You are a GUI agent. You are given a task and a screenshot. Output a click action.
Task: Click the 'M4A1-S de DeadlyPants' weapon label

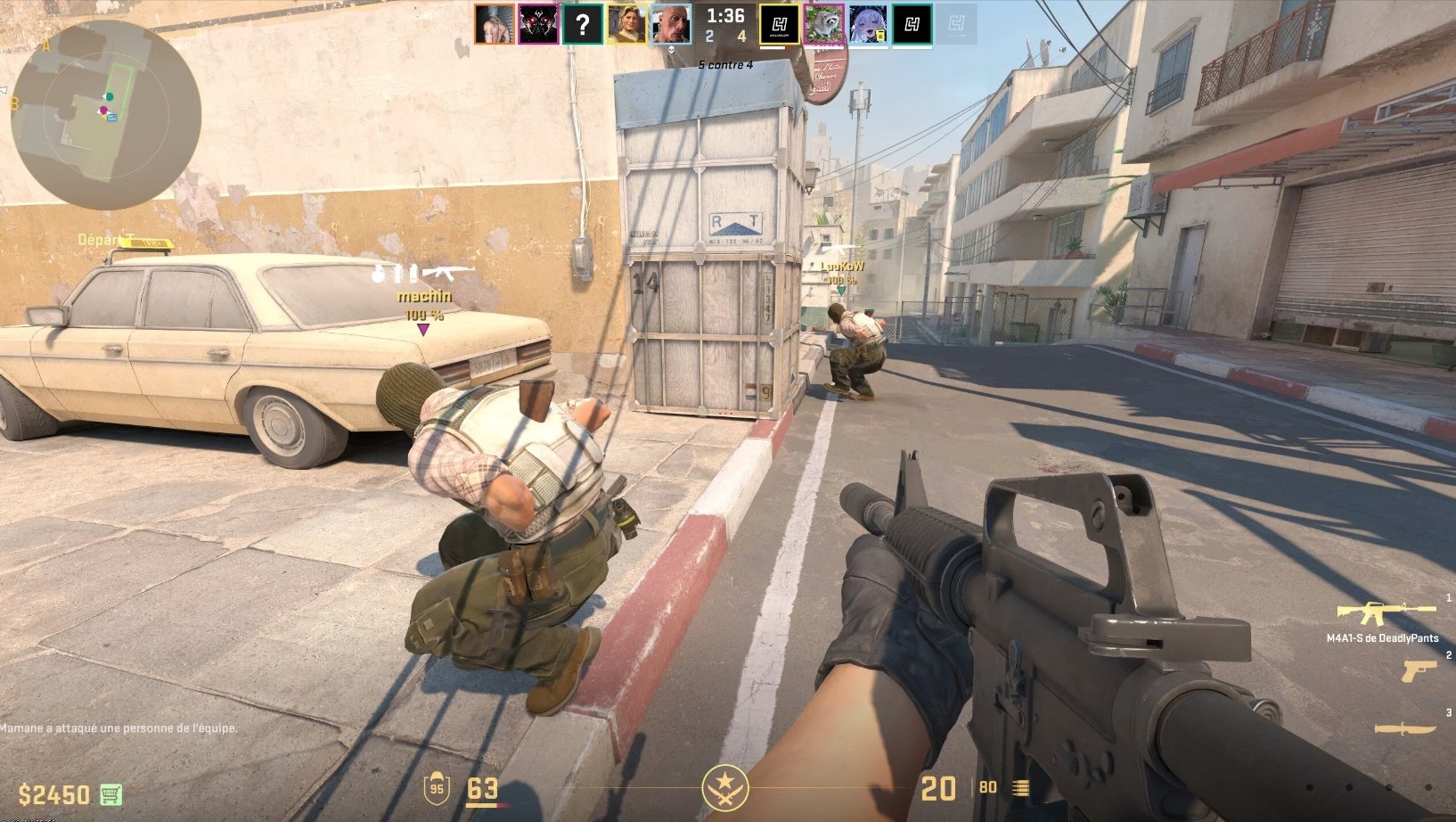(x=1382, y=637)
